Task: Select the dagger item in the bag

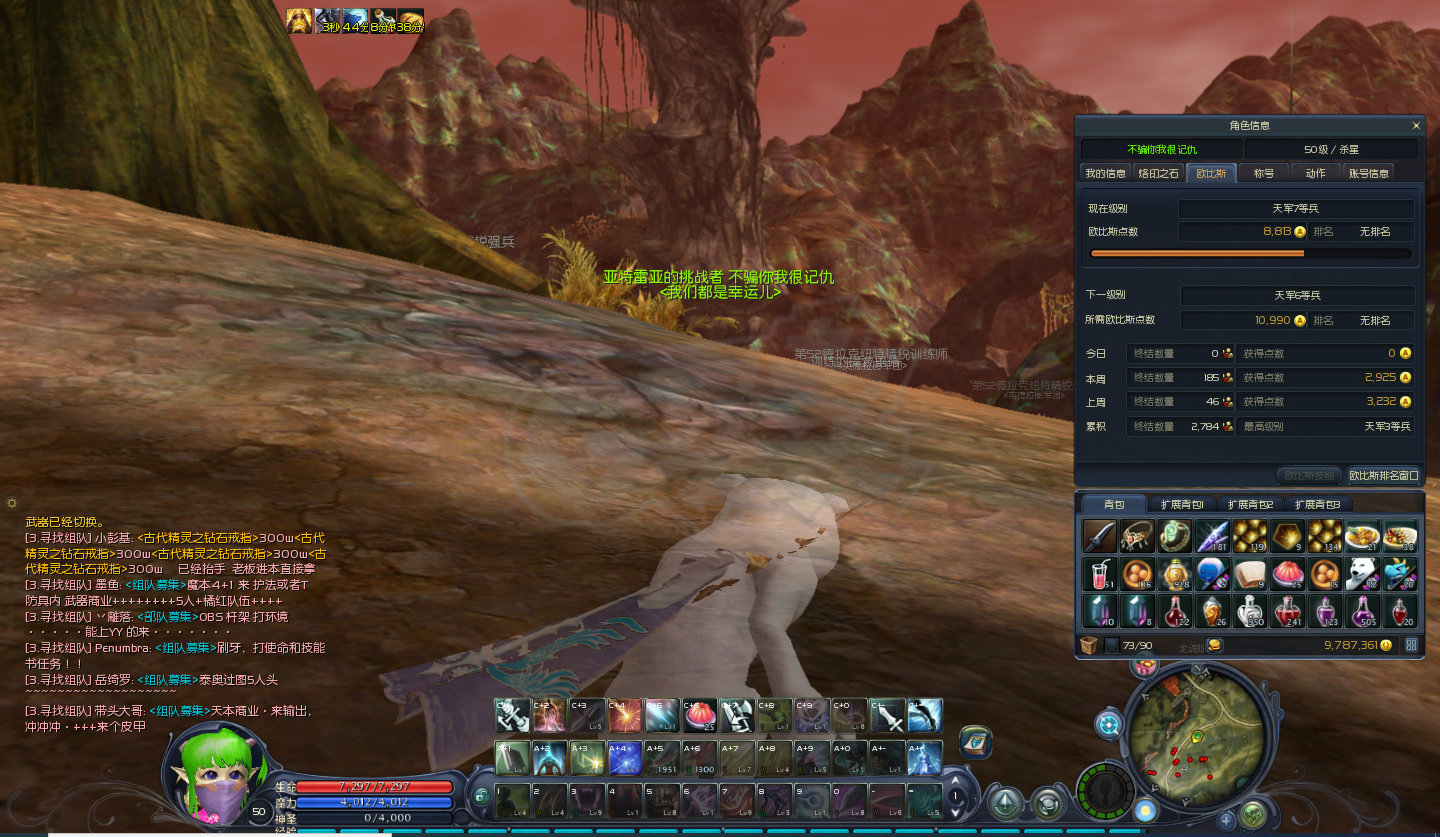Action: pos(1099,536)
